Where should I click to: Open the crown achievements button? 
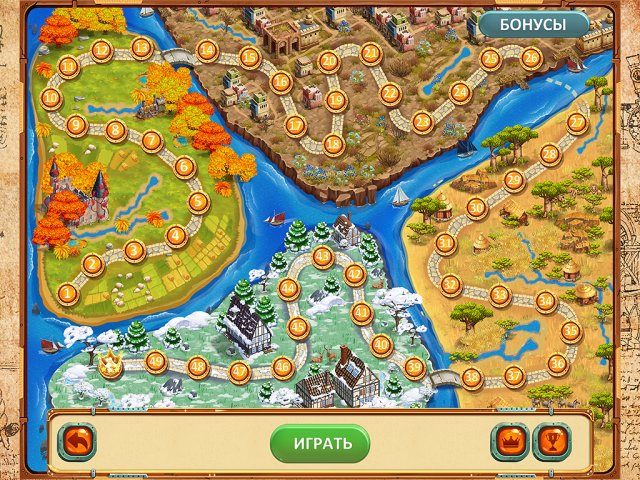(509, 441)
